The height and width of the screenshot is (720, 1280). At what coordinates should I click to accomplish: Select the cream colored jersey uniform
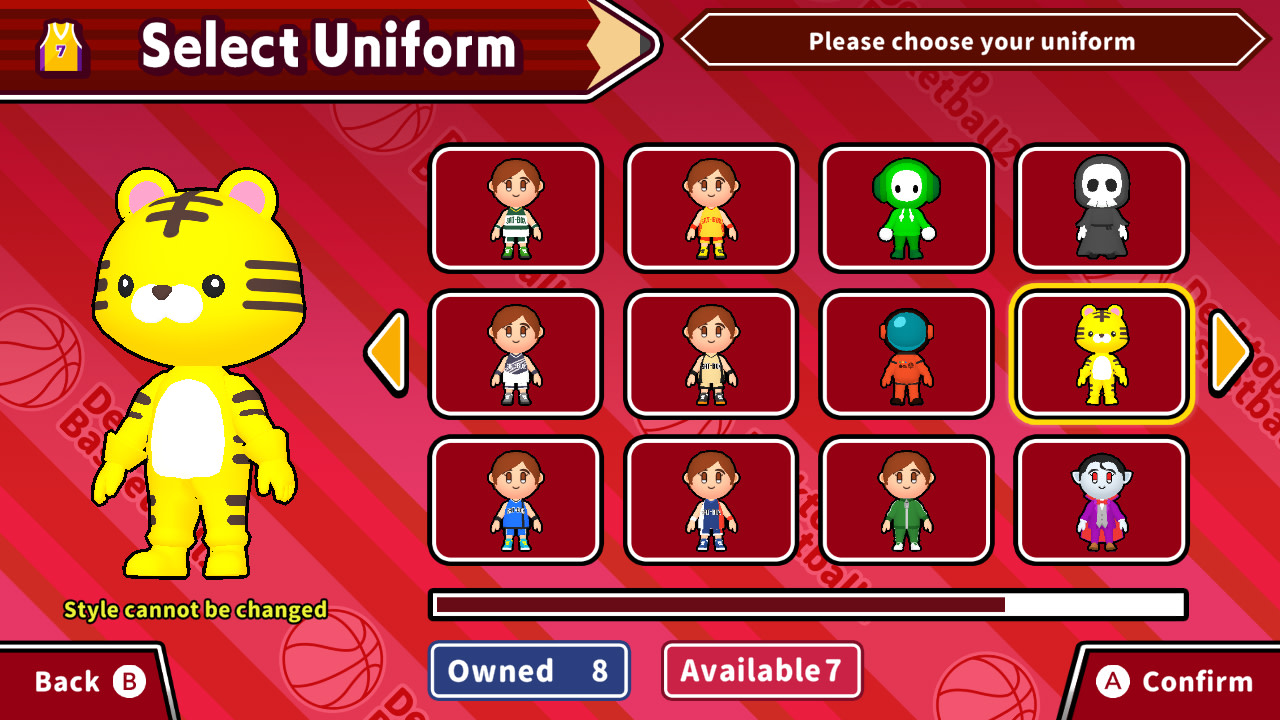point(710,355)
